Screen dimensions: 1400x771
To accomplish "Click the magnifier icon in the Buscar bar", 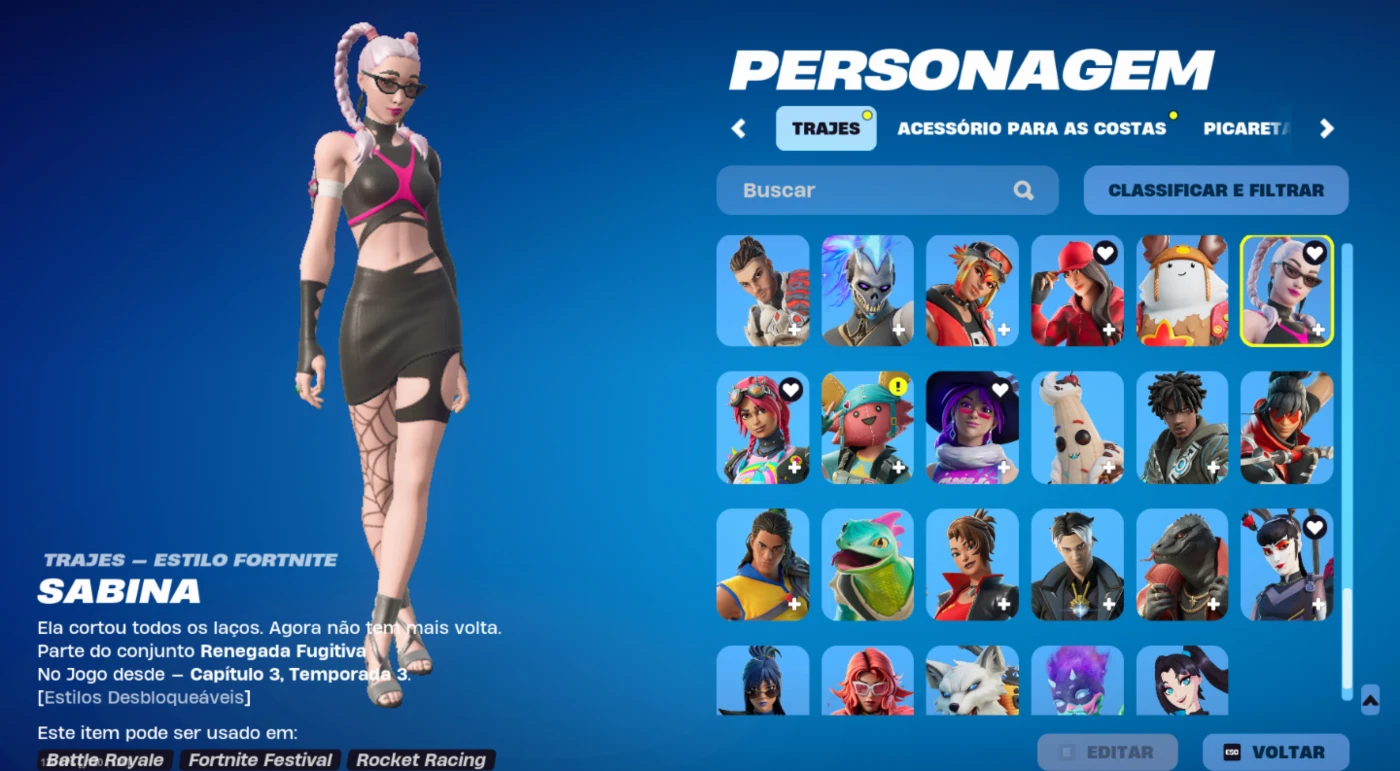I will click(x=1023, y=190).
